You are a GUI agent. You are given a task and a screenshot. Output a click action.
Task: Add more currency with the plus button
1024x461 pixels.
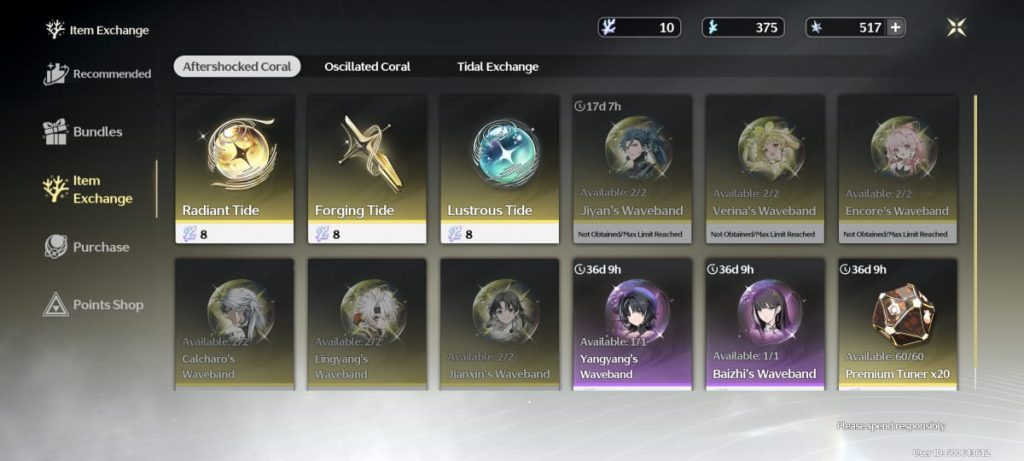coord(894,28)
